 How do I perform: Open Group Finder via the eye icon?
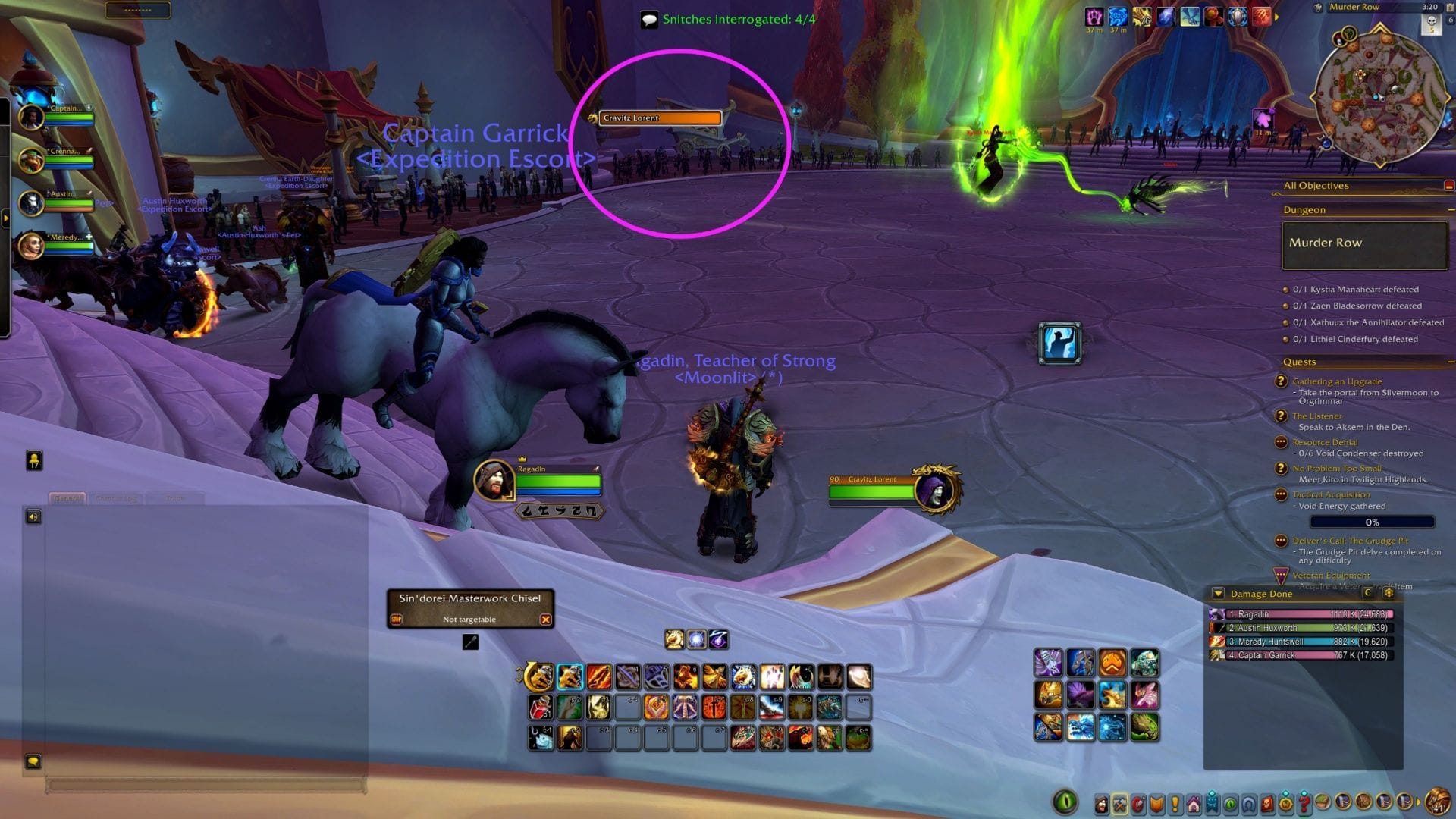tap(1231, 802)
